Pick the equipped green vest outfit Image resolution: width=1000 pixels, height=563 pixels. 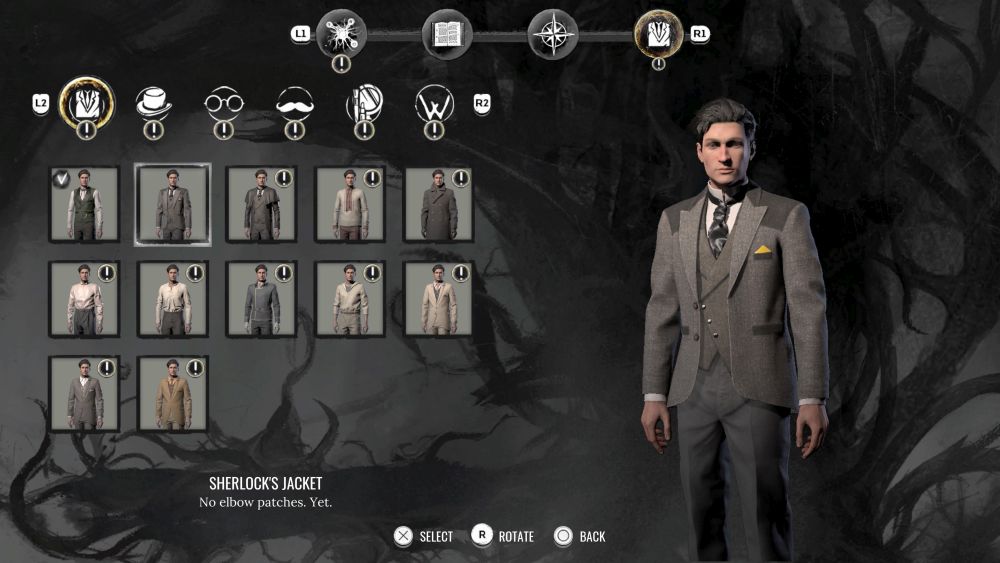[85, 204]
